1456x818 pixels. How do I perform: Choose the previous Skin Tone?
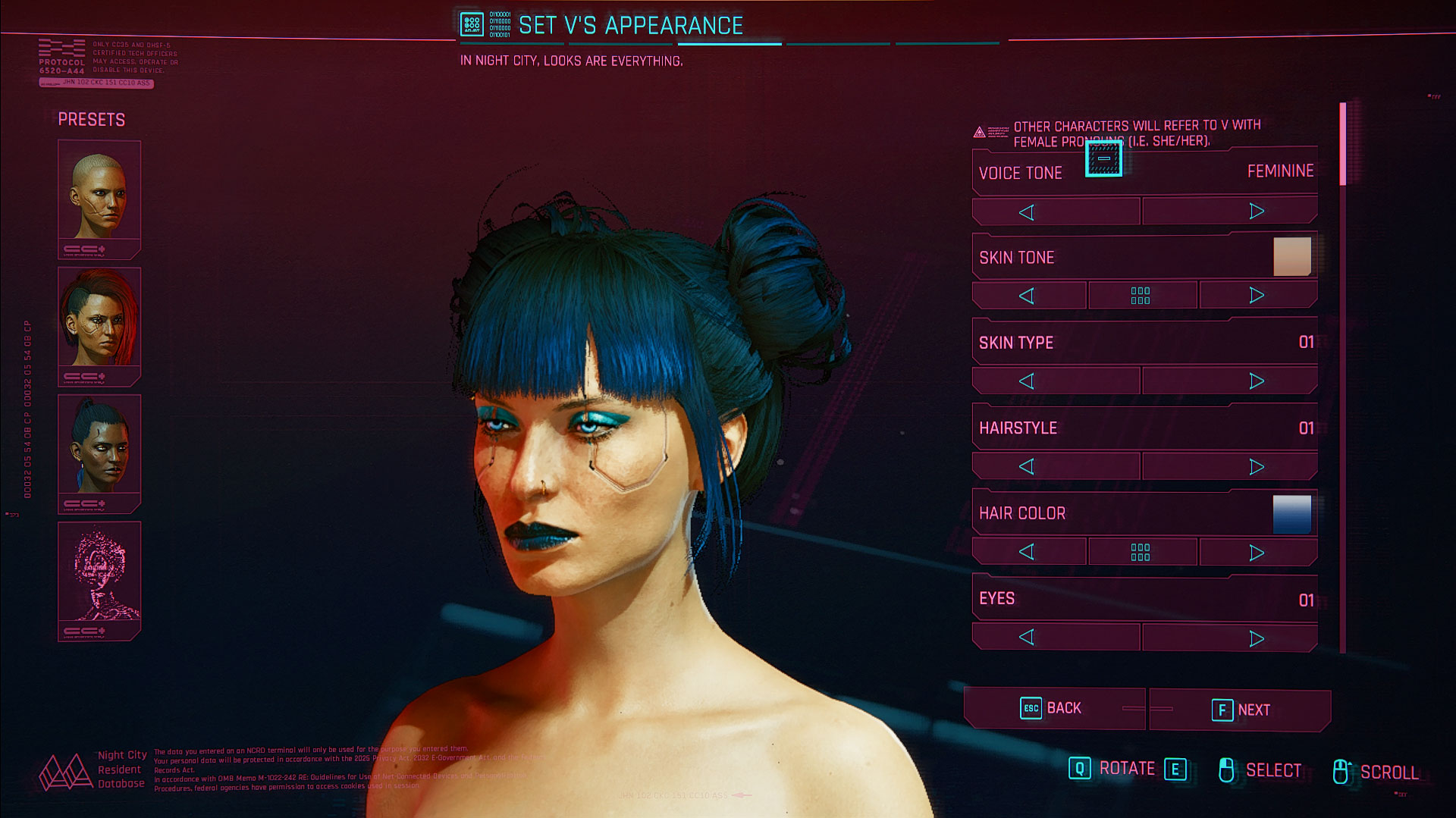point(1027,296)
